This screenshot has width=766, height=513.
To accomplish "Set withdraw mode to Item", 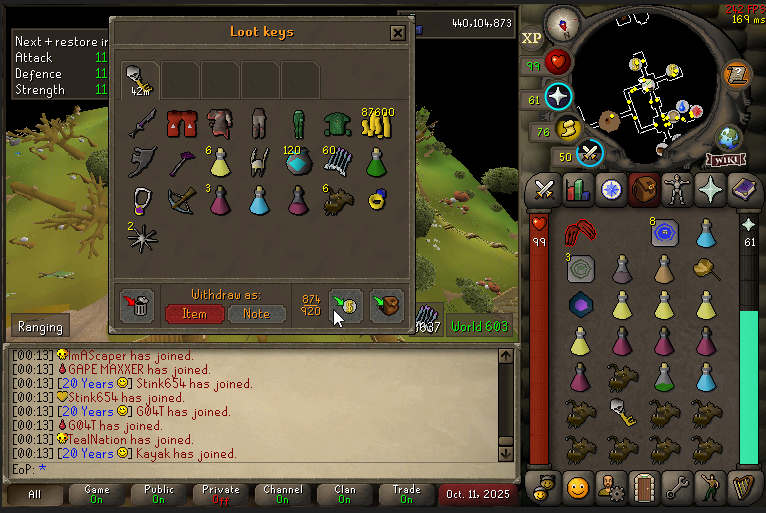I will 194,313.
